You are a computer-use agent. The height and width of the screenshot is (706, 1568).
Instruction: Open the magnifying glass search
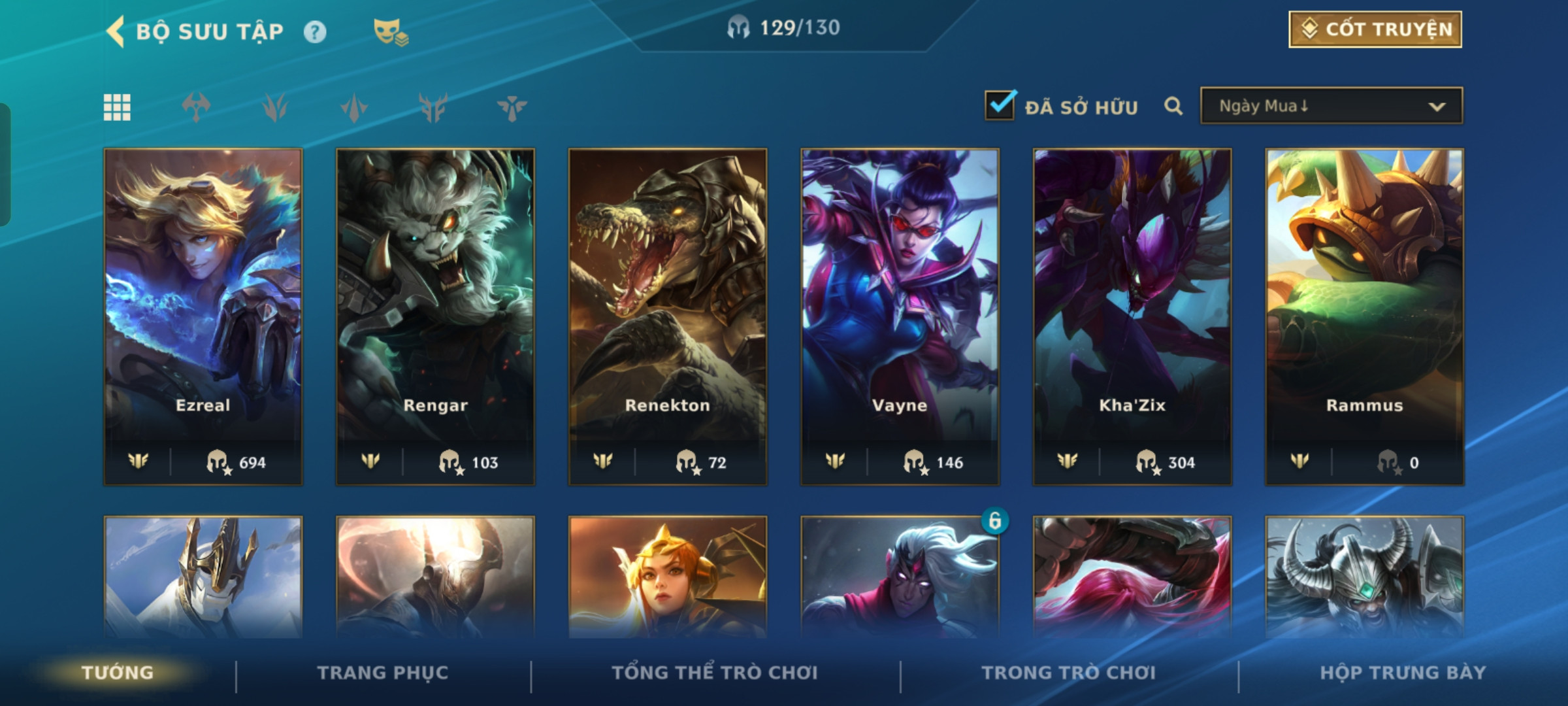pyautogui.click(x=1173, y=106)
